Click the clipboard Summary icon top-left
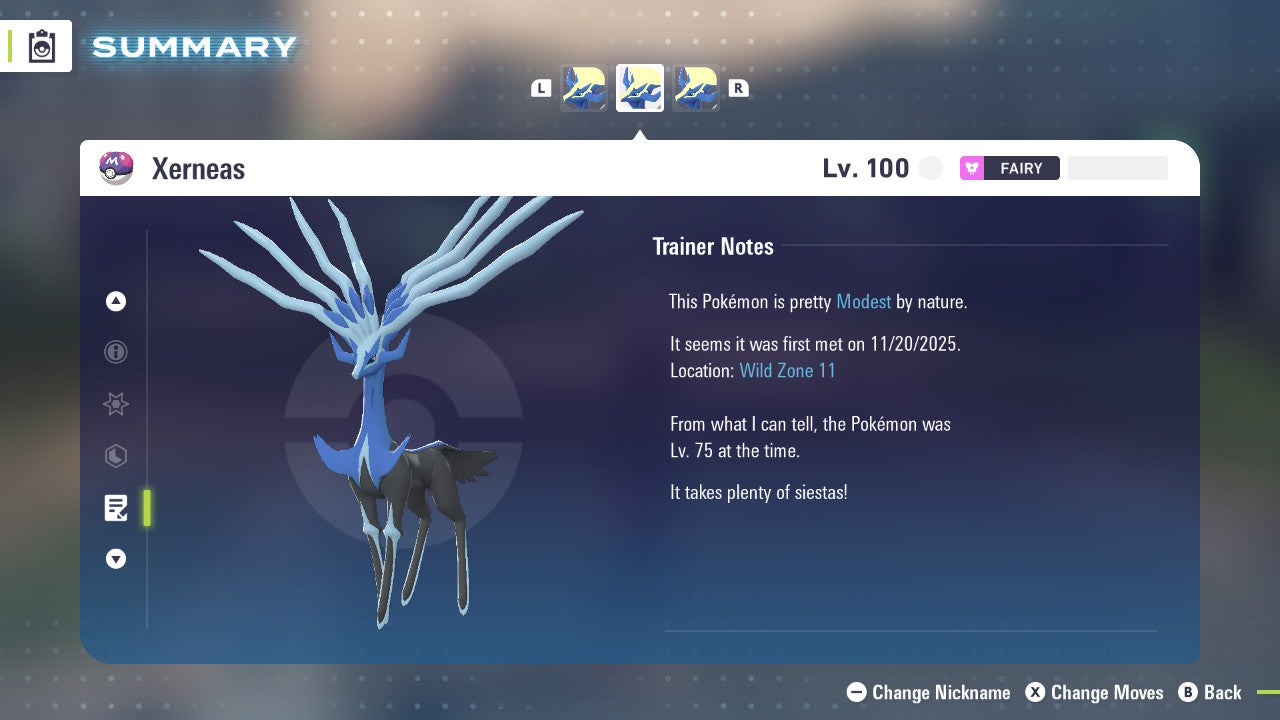This screenshot has width=1280, height=720. (x=42, y=46)
